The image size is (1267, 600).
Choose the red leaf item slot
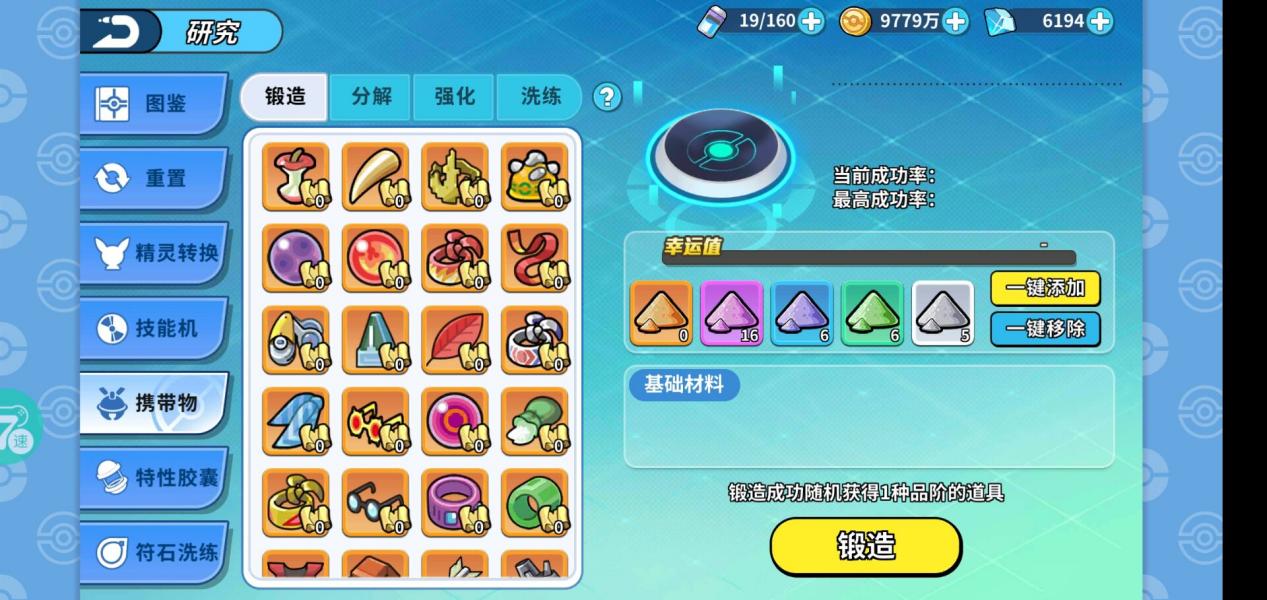pyautogui.click(x=455, y=340)
